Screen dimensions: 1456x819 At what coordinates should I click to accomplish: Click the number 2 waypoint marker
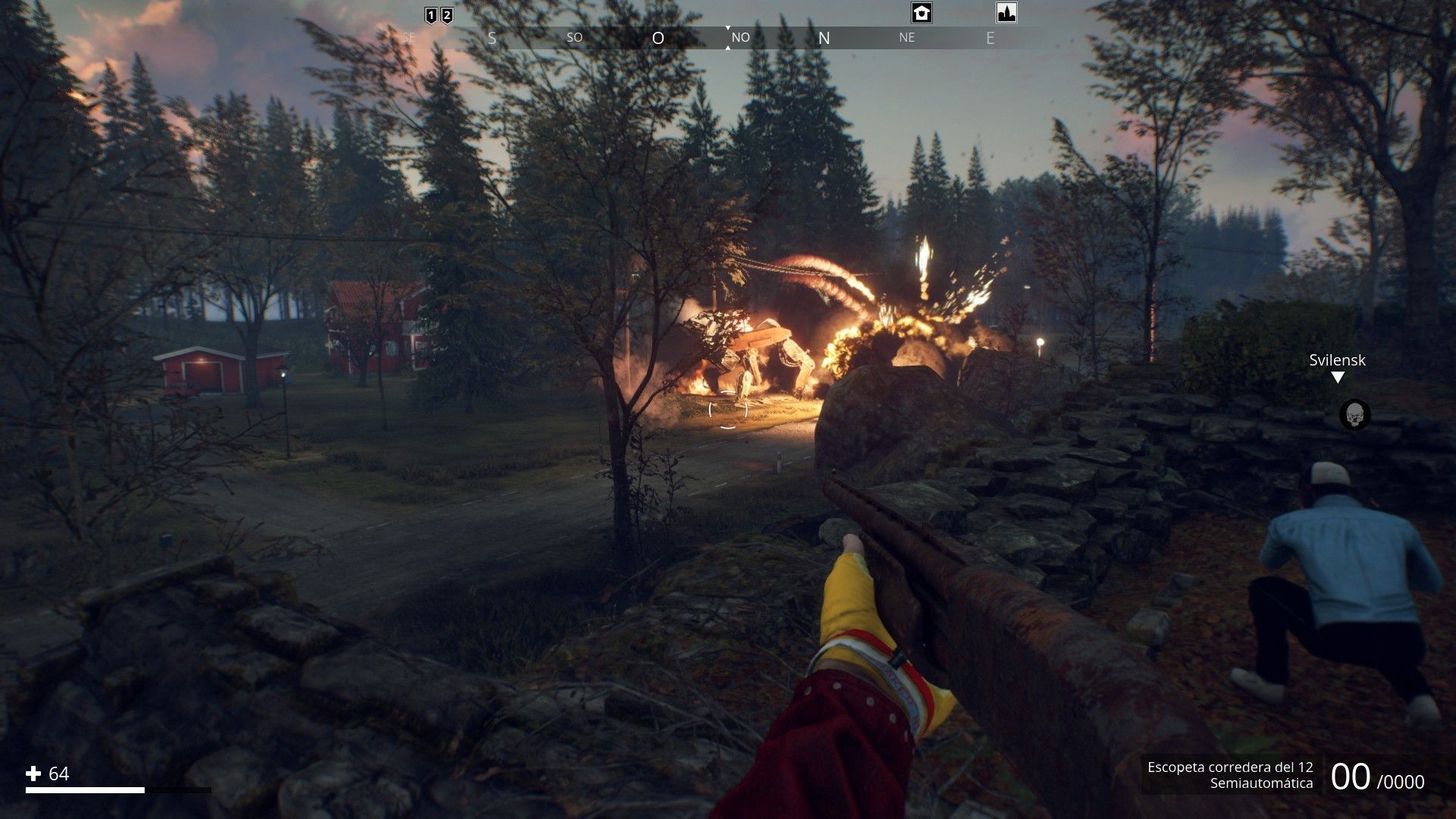[447, 15]
